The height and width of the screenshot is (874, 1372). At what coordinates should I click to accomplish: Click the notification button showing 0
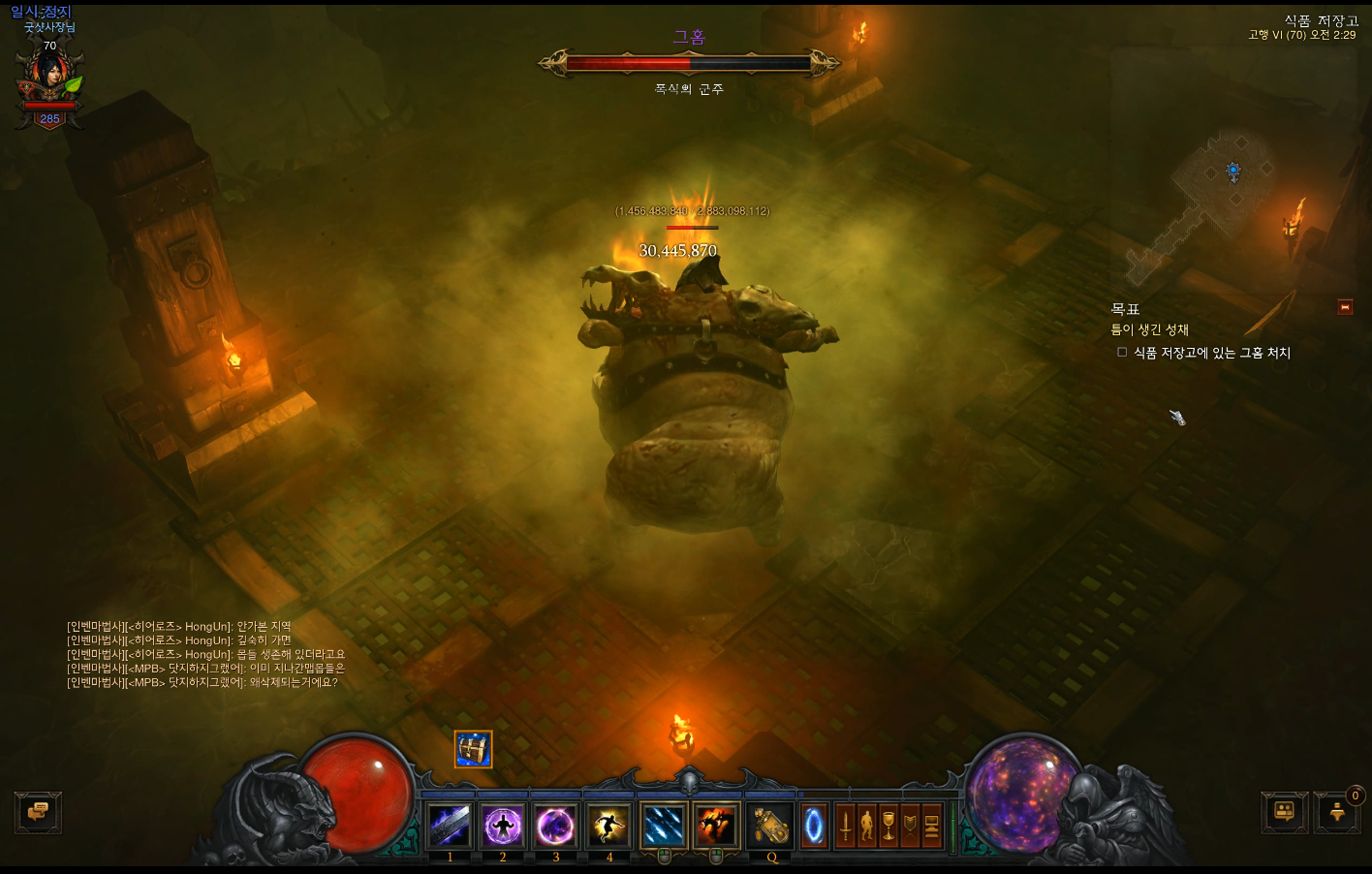[1338, 812]
